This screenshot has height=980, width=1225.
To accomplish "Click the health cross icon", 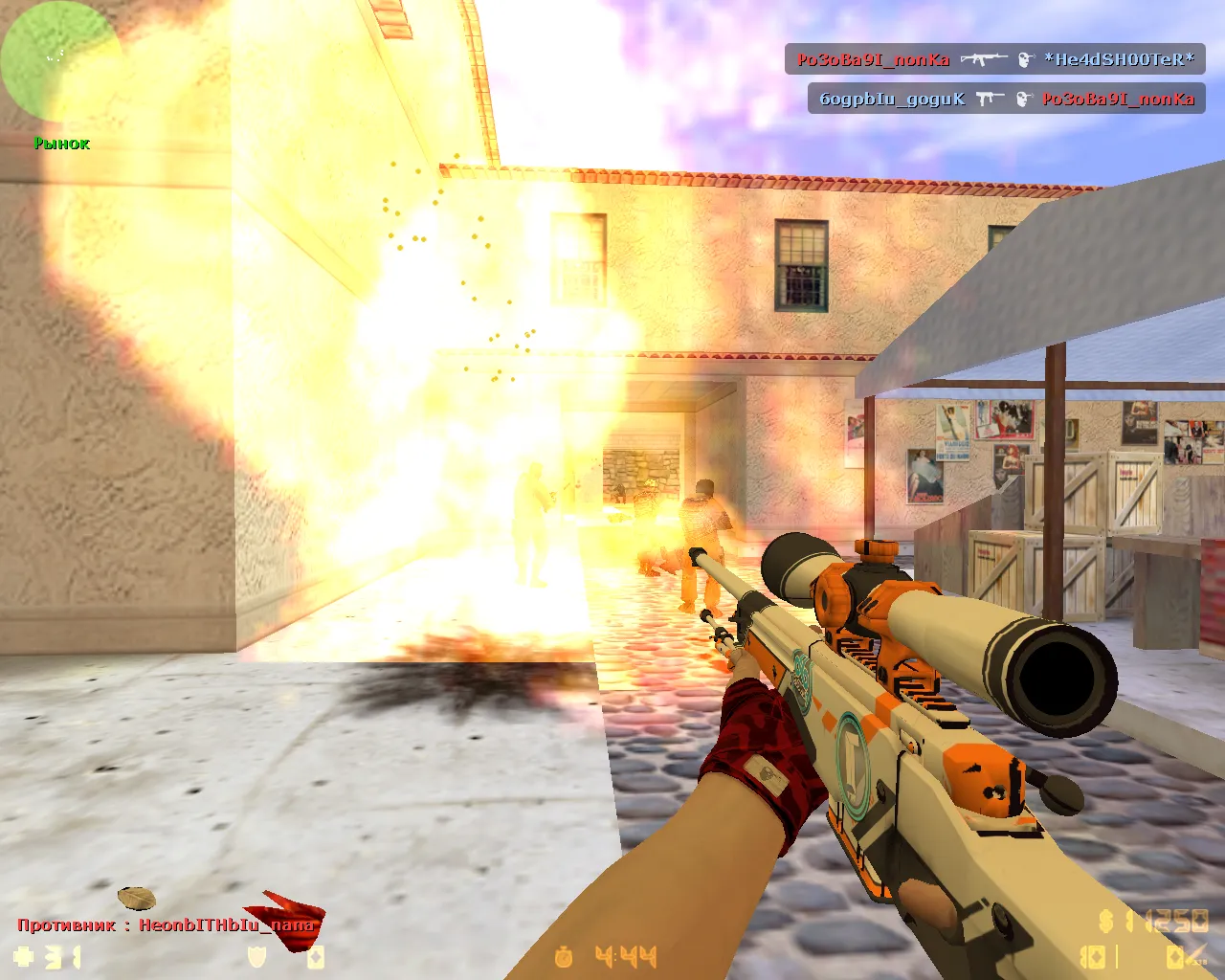I will click(x=24, y=956).
